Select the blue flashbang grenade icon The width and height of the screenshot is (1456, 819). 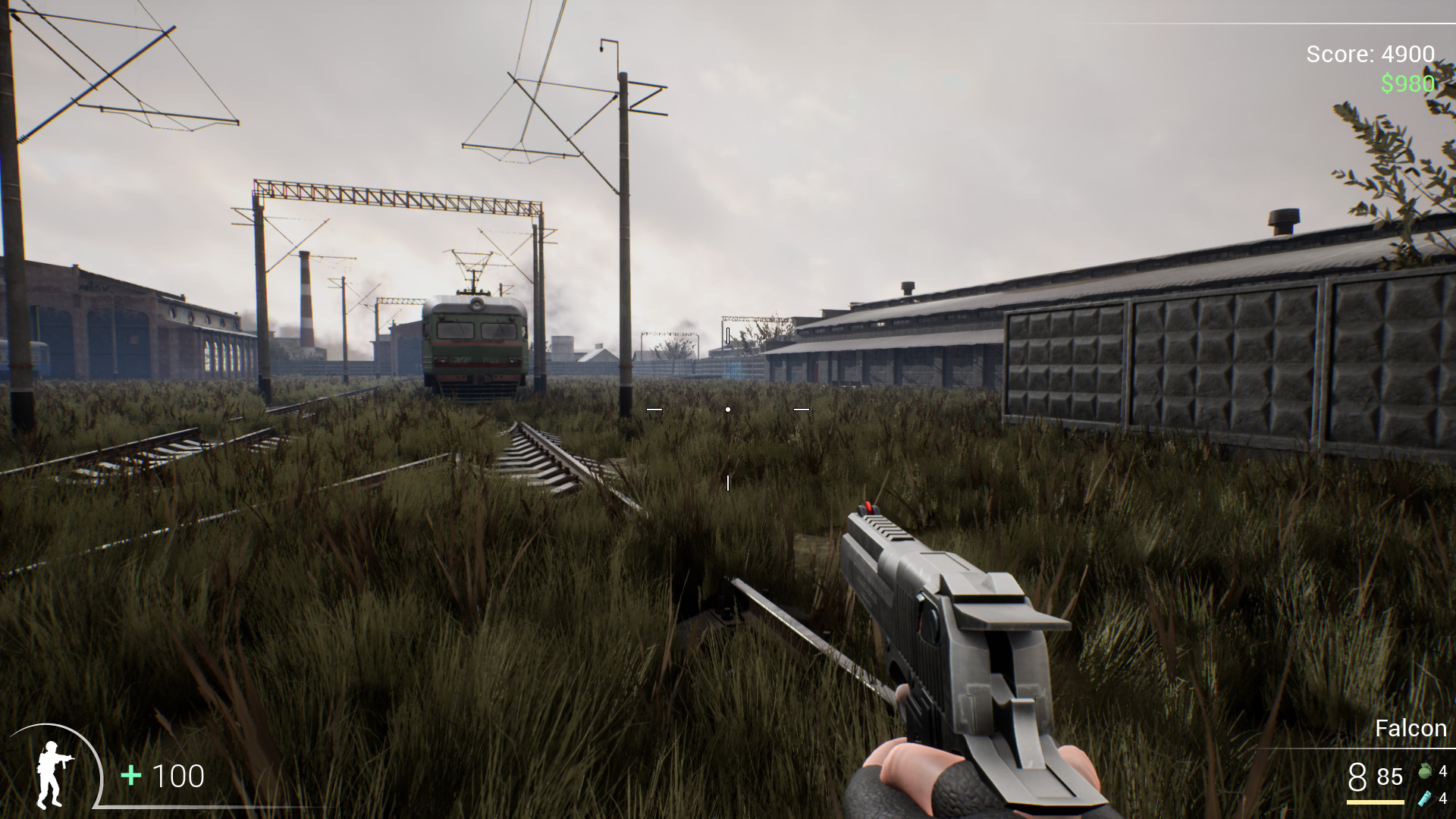1425,799
